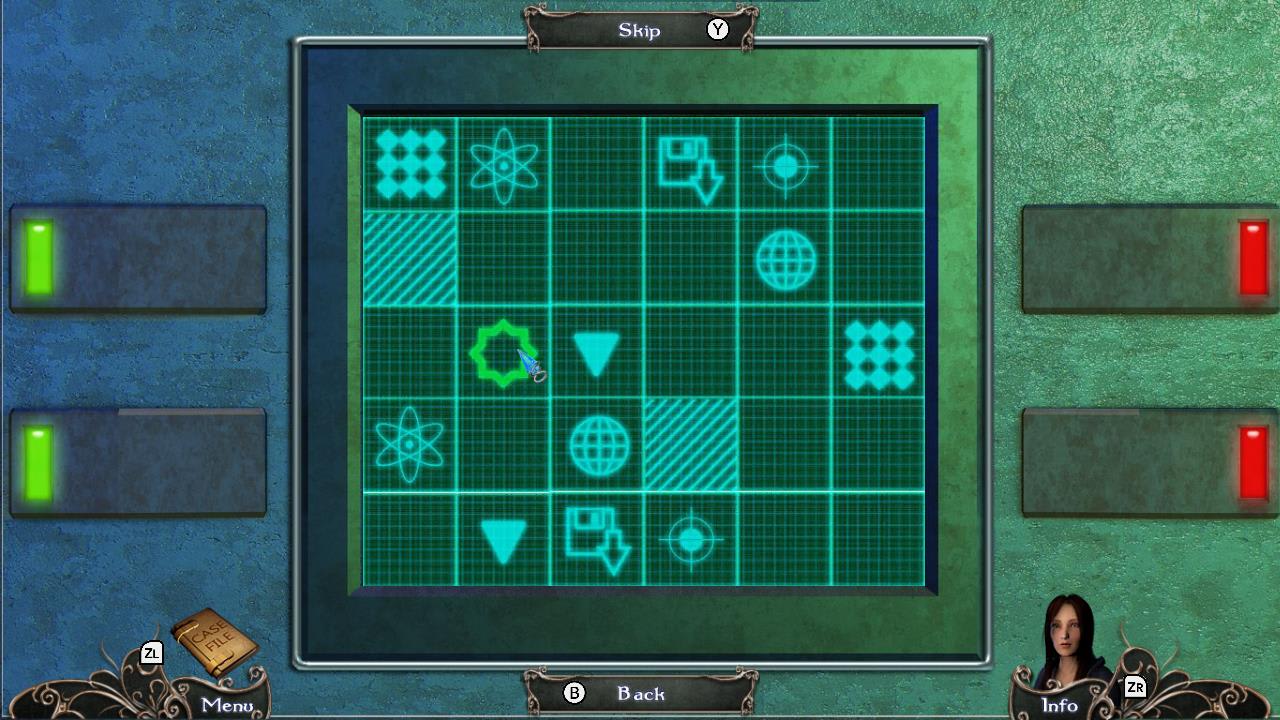Viewport: 1280px width, 720px height.
Task: Select the hatched square in the second row
Action: coord(409,259)
